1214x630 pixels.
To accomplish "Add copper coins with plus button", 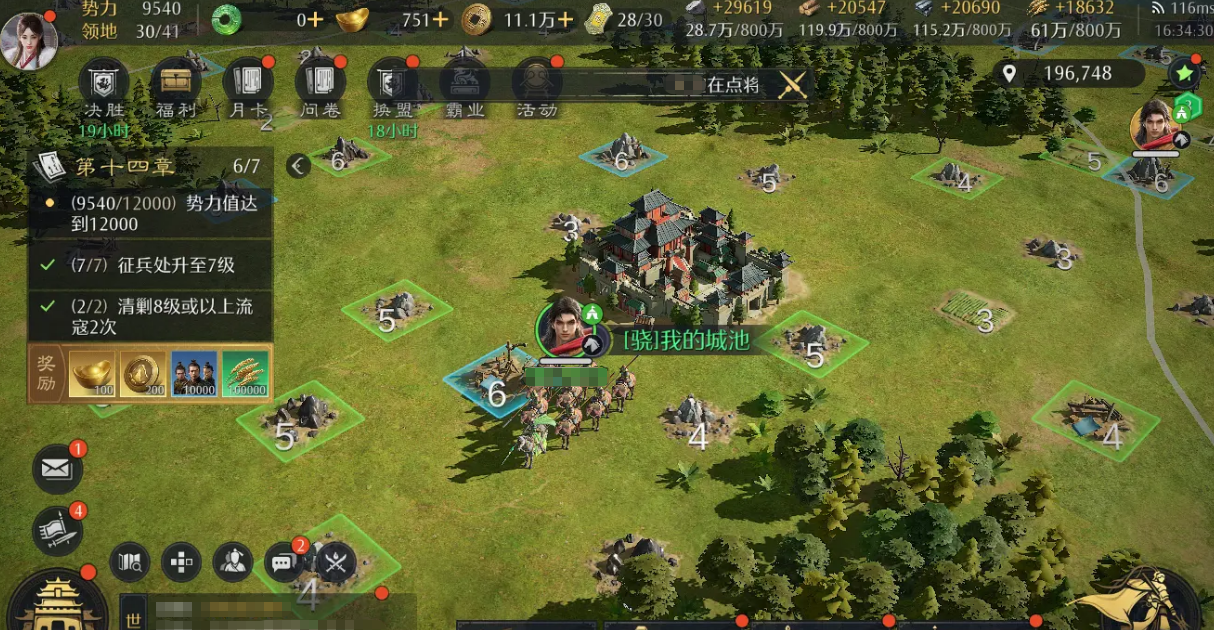I will point(566,19).
